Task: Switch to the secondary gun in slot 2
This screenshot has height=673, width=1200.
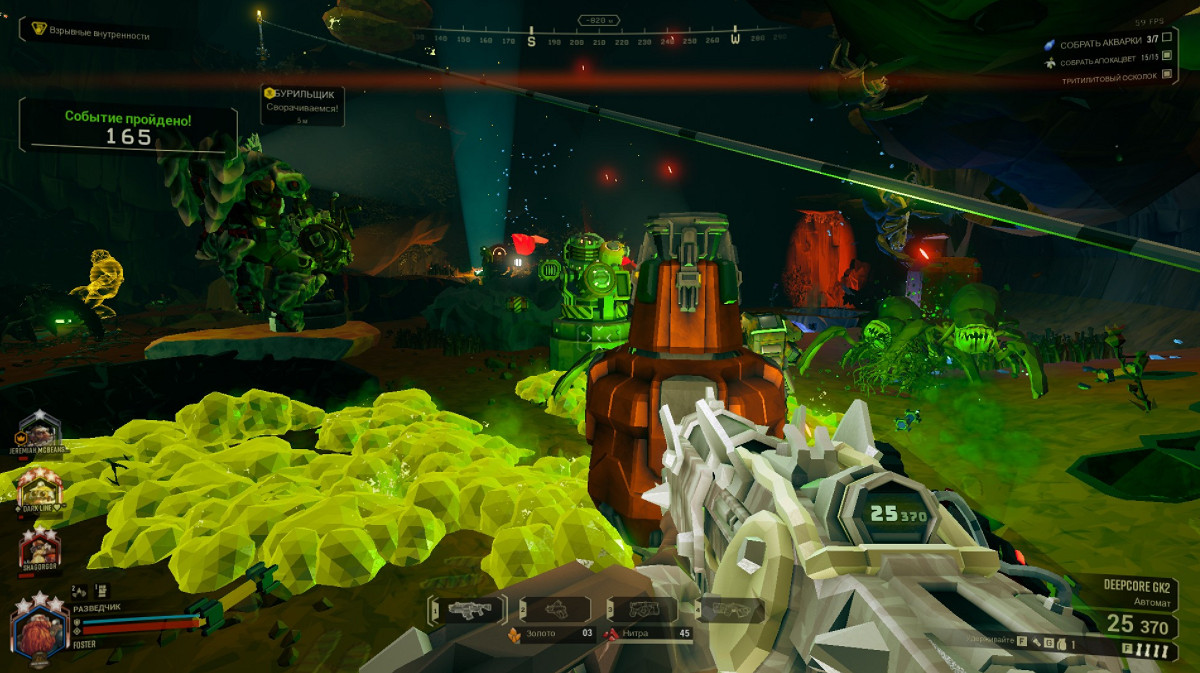Action: pos(557,609)
